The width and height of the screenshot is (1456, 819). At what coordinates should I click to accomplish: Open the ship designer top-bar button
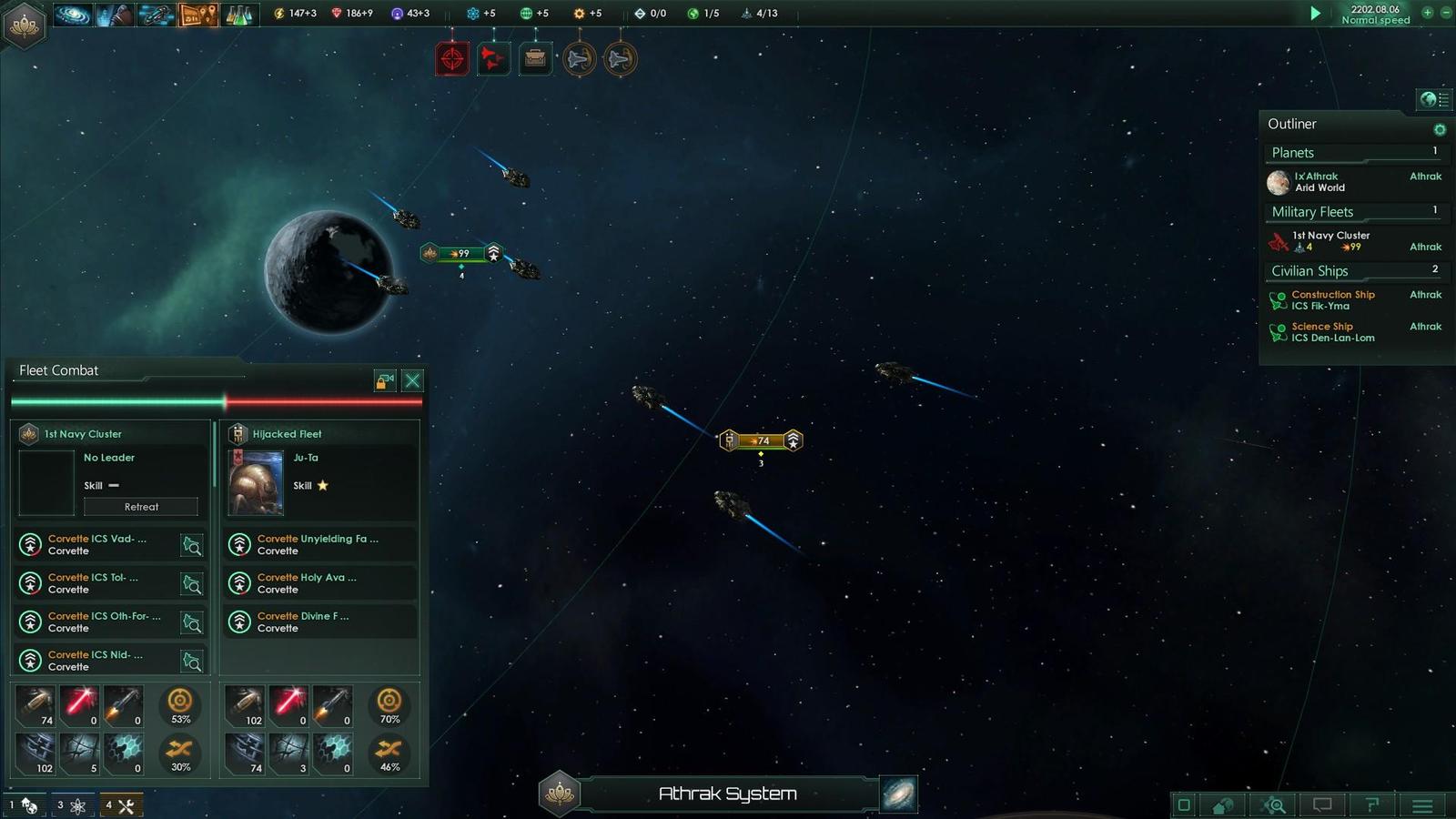[156, 15]
